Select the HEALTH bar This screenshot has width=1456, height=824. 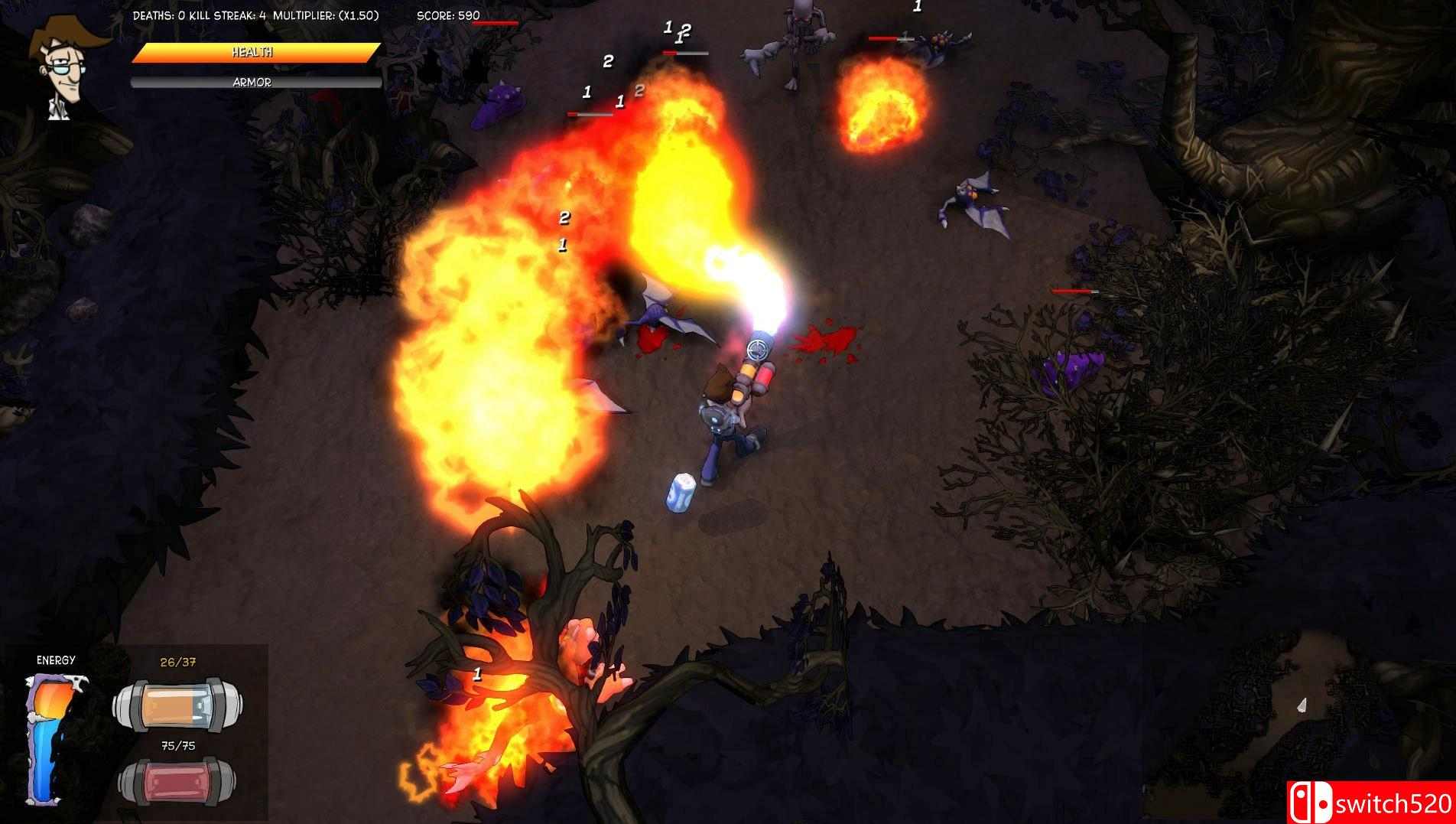tap(252, 53)
